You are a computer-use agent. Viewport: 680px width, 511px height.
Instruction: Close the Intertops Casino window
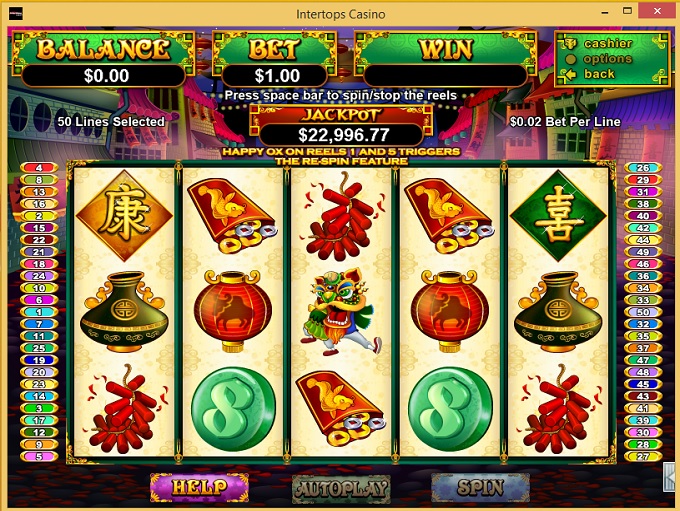pos(656,13)
